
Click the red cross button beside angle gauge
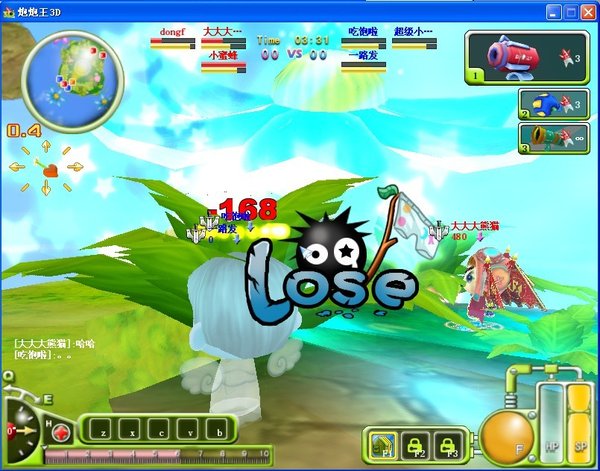pyautogui.click(x=62, y=432)
